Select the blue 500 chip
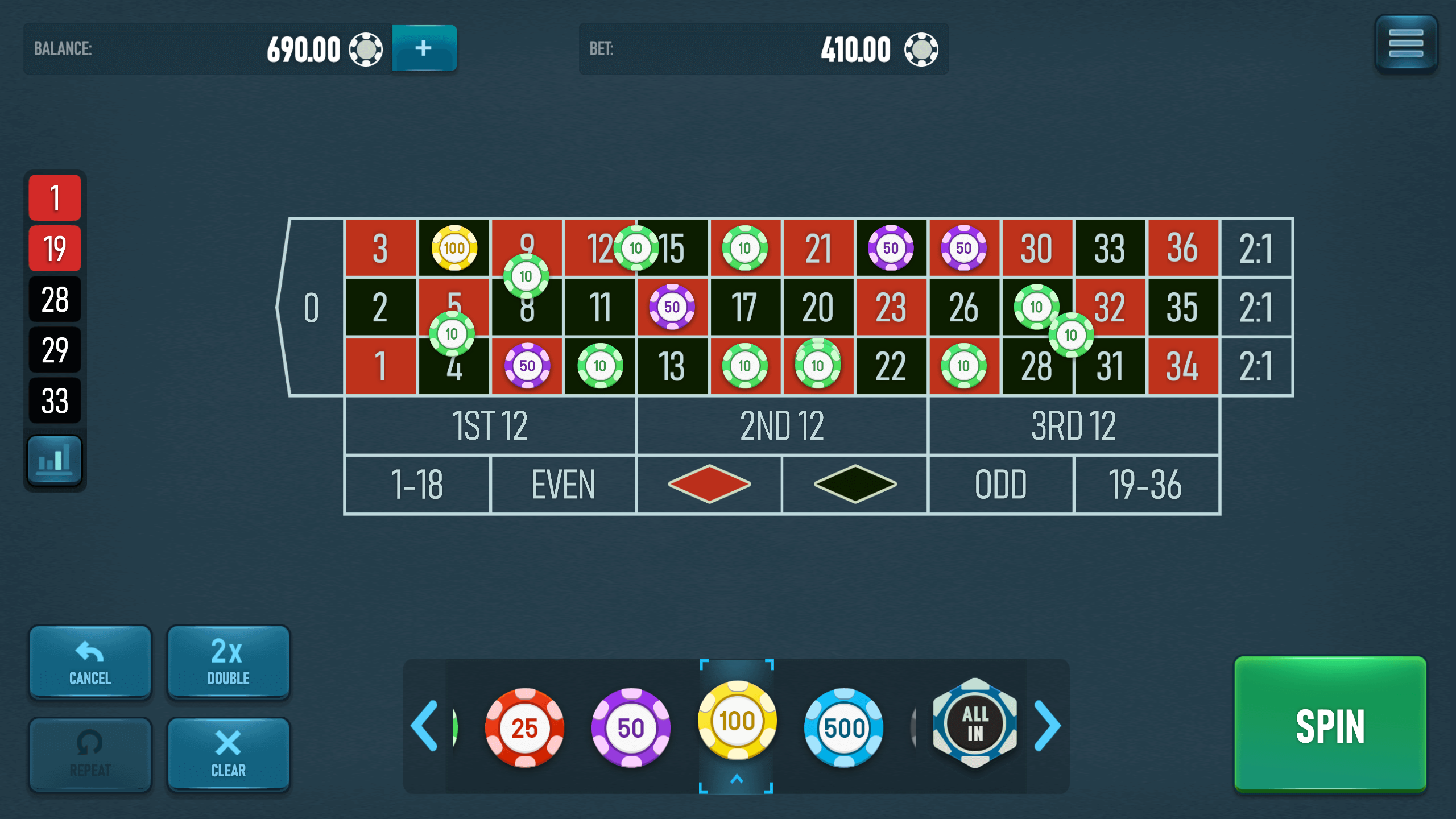This screenshot has width=1456, height=819. pyautogui.click(x=844, y=726)
